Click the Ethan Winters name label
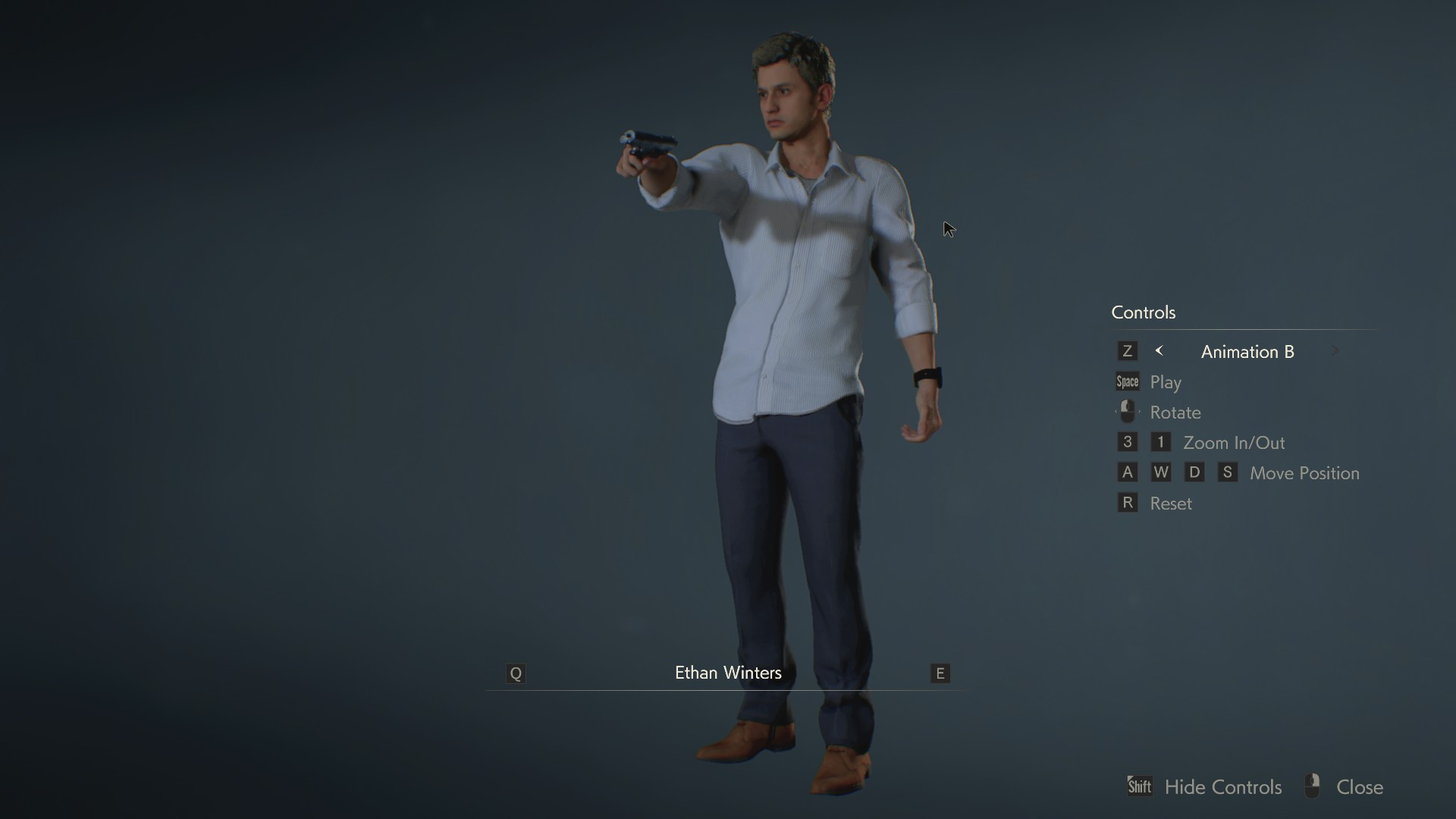1456x819 pixels. point(727,673)
